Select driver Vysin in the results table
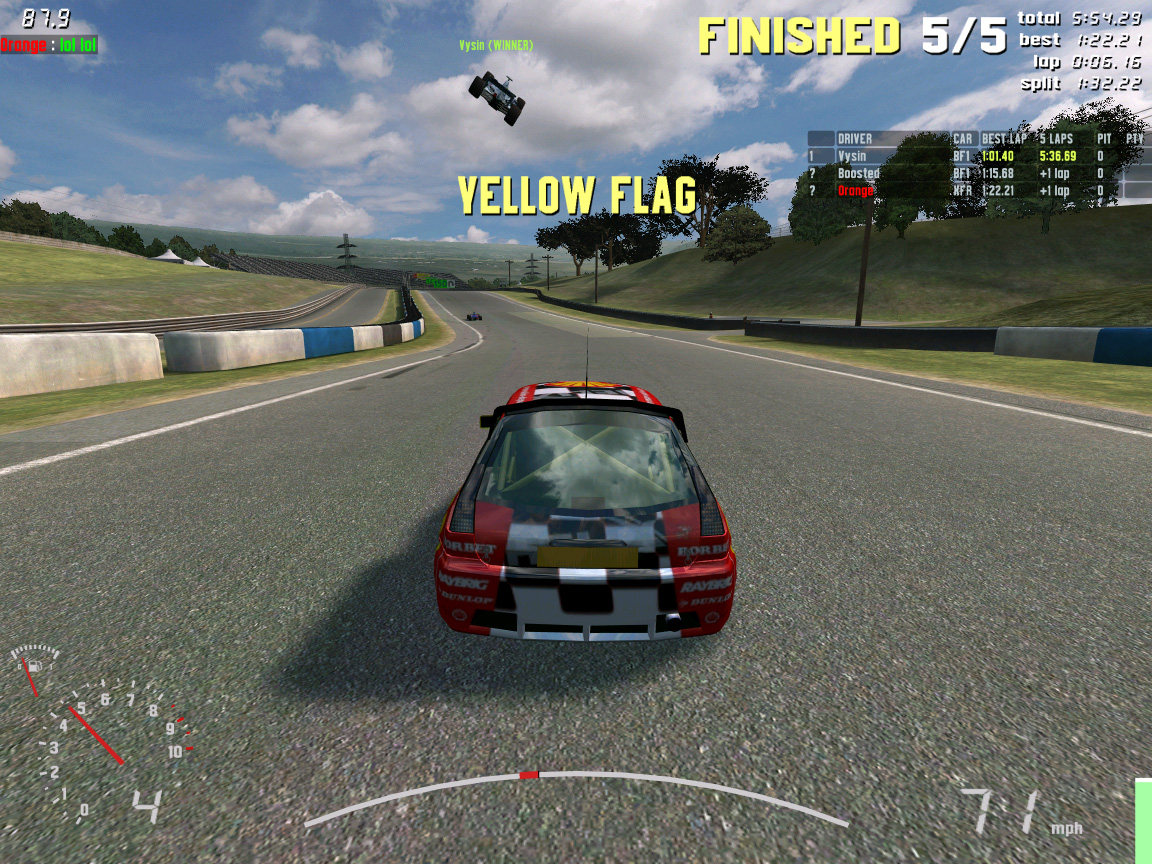1152x864 pixels. tap(852, 156)
